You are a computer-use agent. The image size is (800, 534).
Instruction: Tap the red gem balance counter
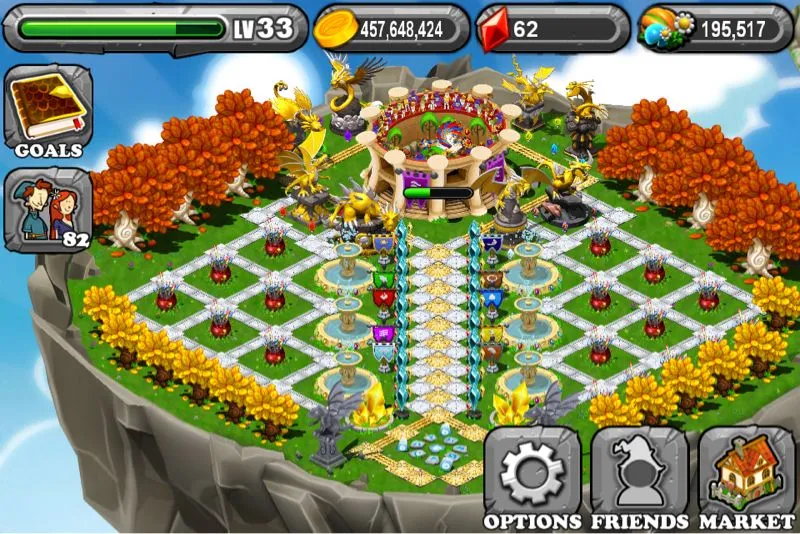(x=551, y=28)
